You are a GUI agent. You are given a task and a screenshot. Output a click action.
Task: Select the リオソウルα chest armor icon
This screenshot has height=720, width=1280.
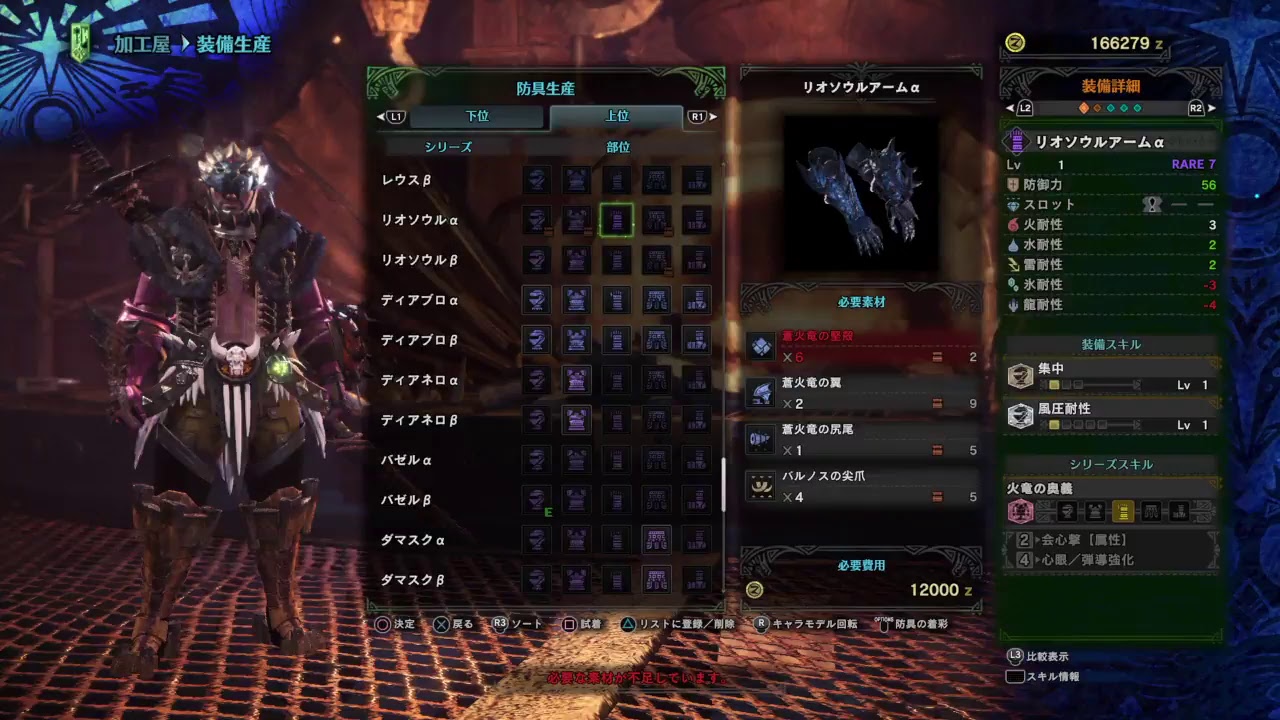tap(577, 221)
